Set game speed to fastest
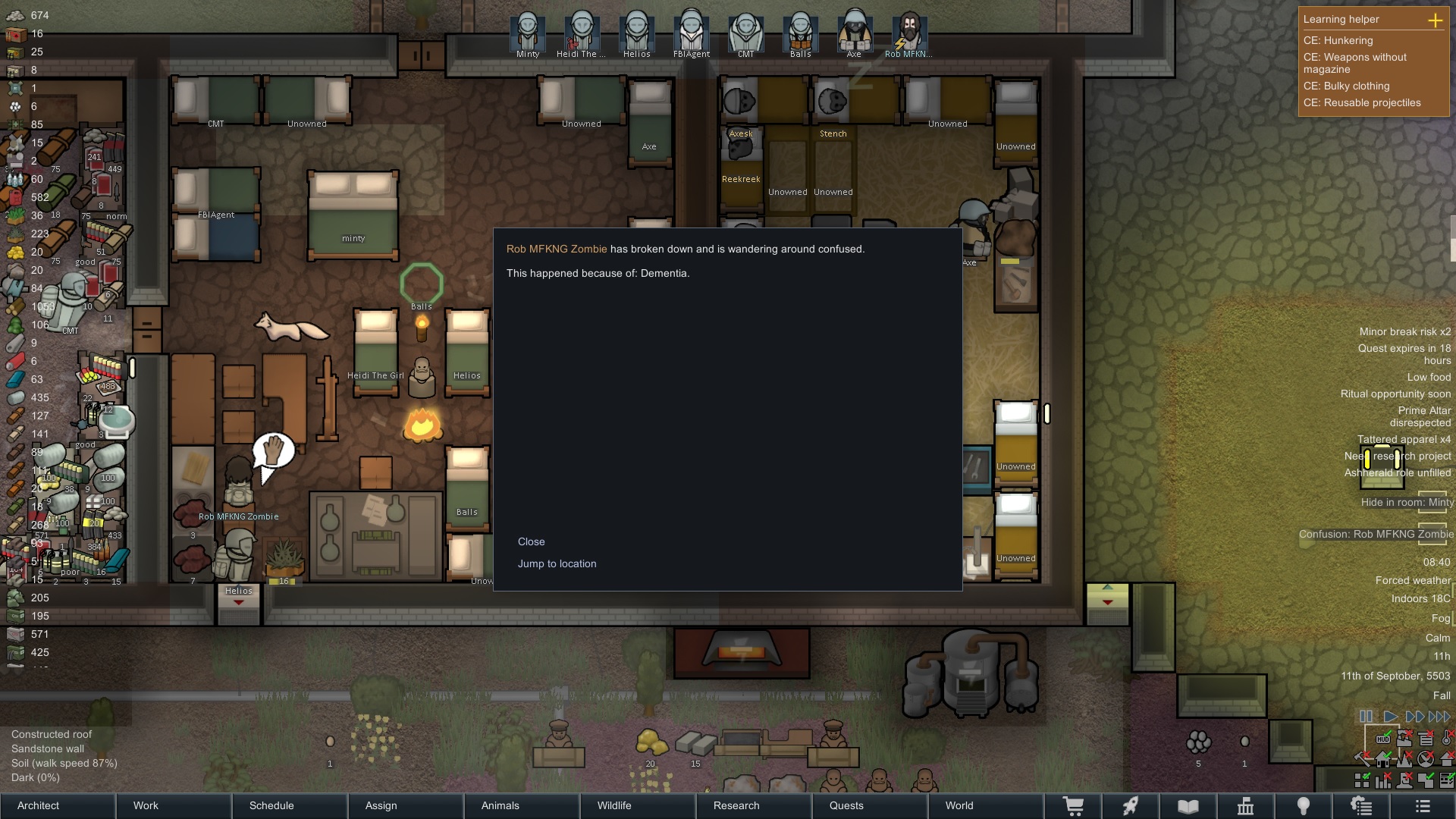 tap(1439, 716)
